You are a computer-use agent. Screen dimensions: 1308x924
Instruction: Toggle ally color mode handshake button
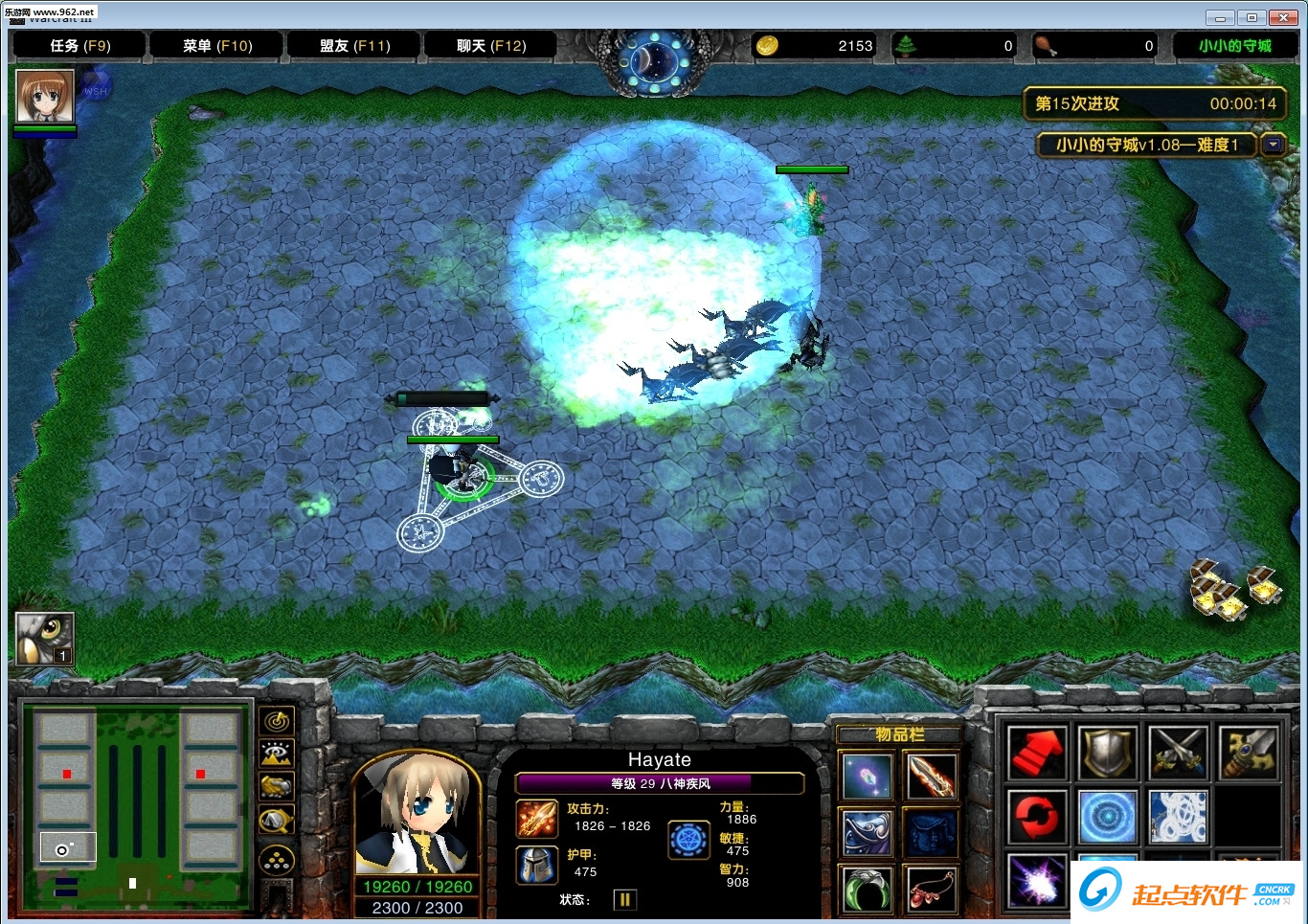(277, 787)
